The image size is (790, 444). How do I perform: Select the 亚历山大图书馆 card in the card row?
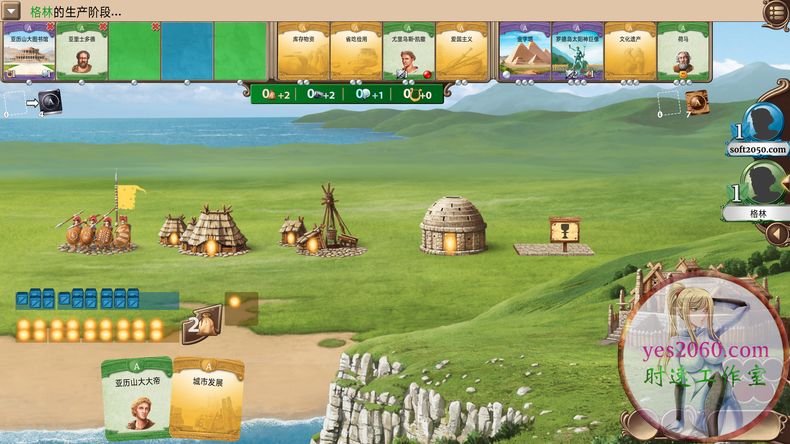pyautogui.click(x=28, y=52)
